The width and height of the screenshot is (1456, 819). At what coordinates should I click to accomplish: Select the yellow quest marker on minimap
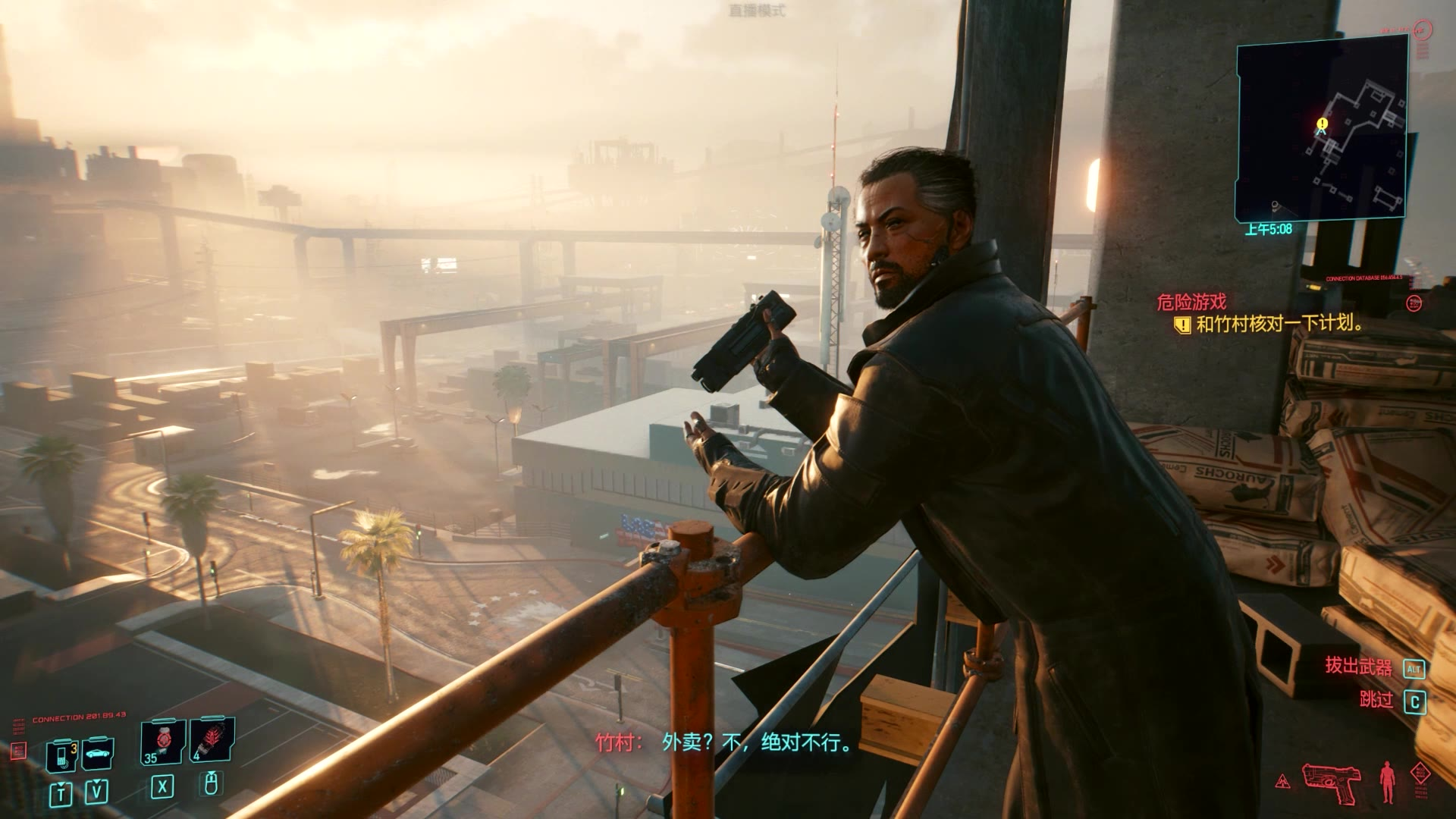[1323, 124]
